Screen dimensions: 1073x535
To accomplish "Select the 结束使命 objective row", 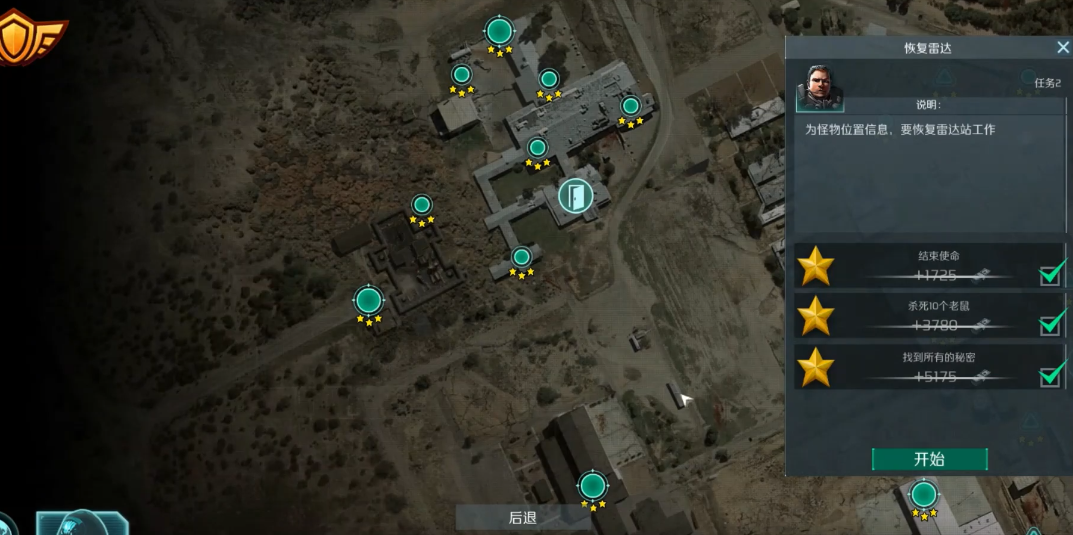I will [929, 267].
